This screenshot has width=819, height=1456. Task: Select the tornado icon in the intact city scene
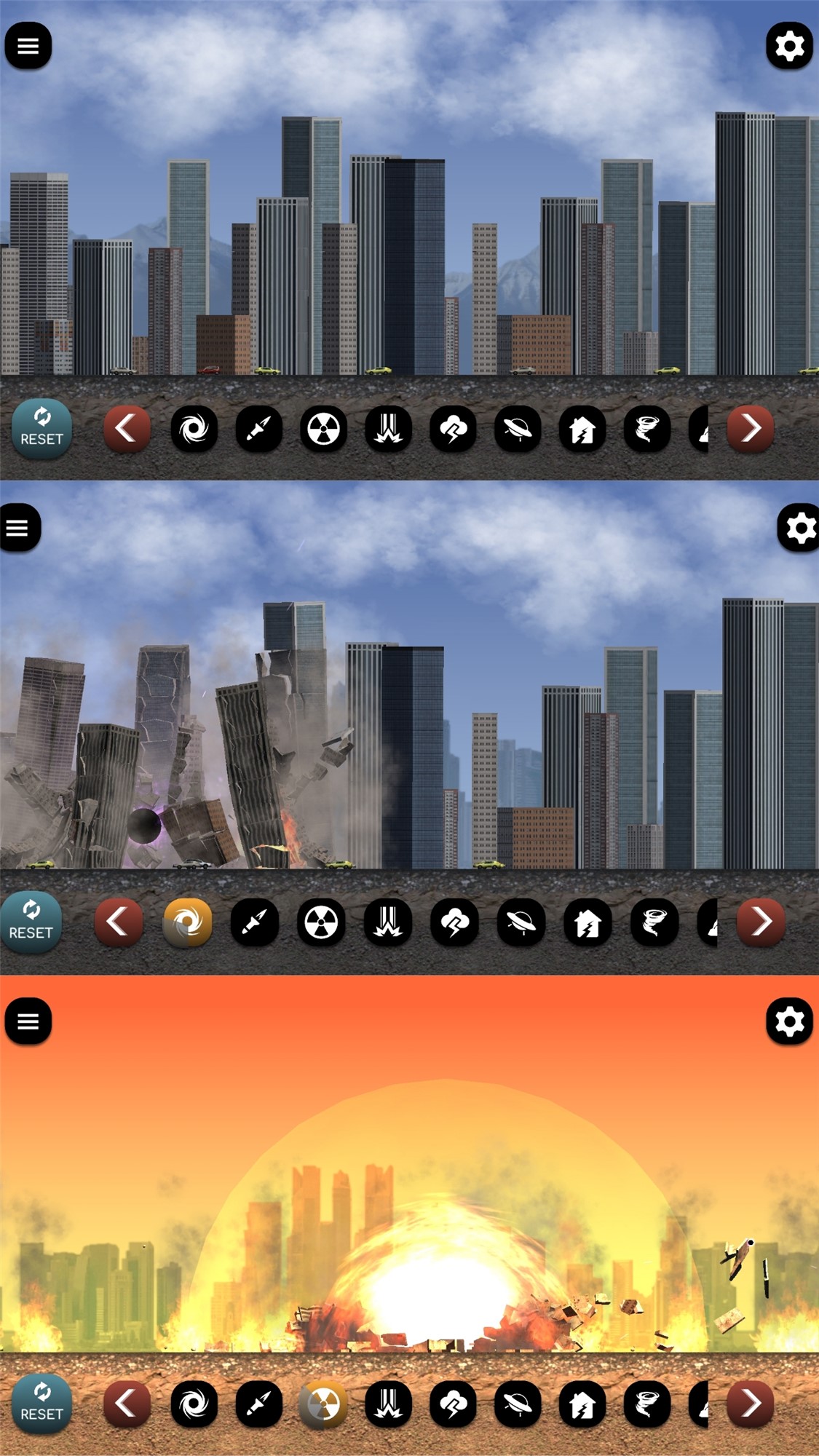[x=646, y=429]
